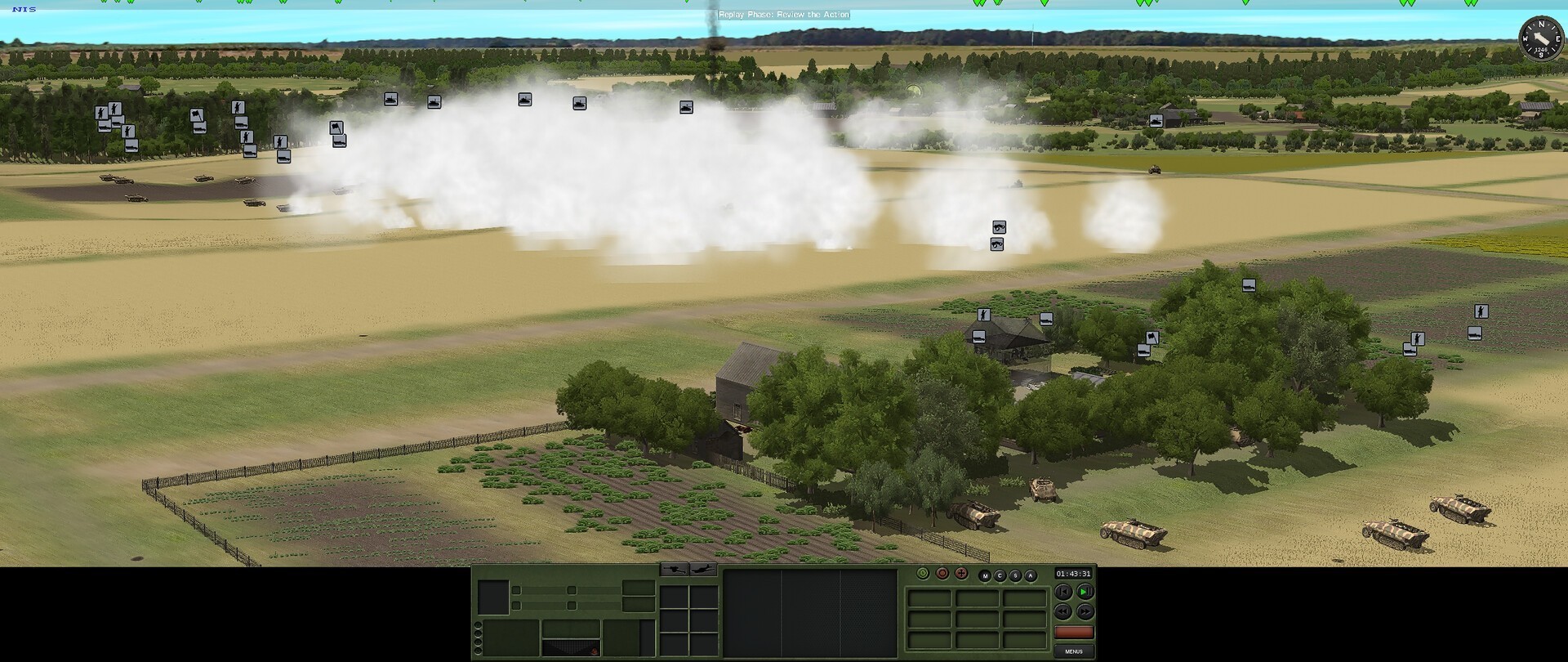Play the replay with the green play button
Image resolution: width=1568 pixels, height=662 pixels.
click(x=1085, y=592)
